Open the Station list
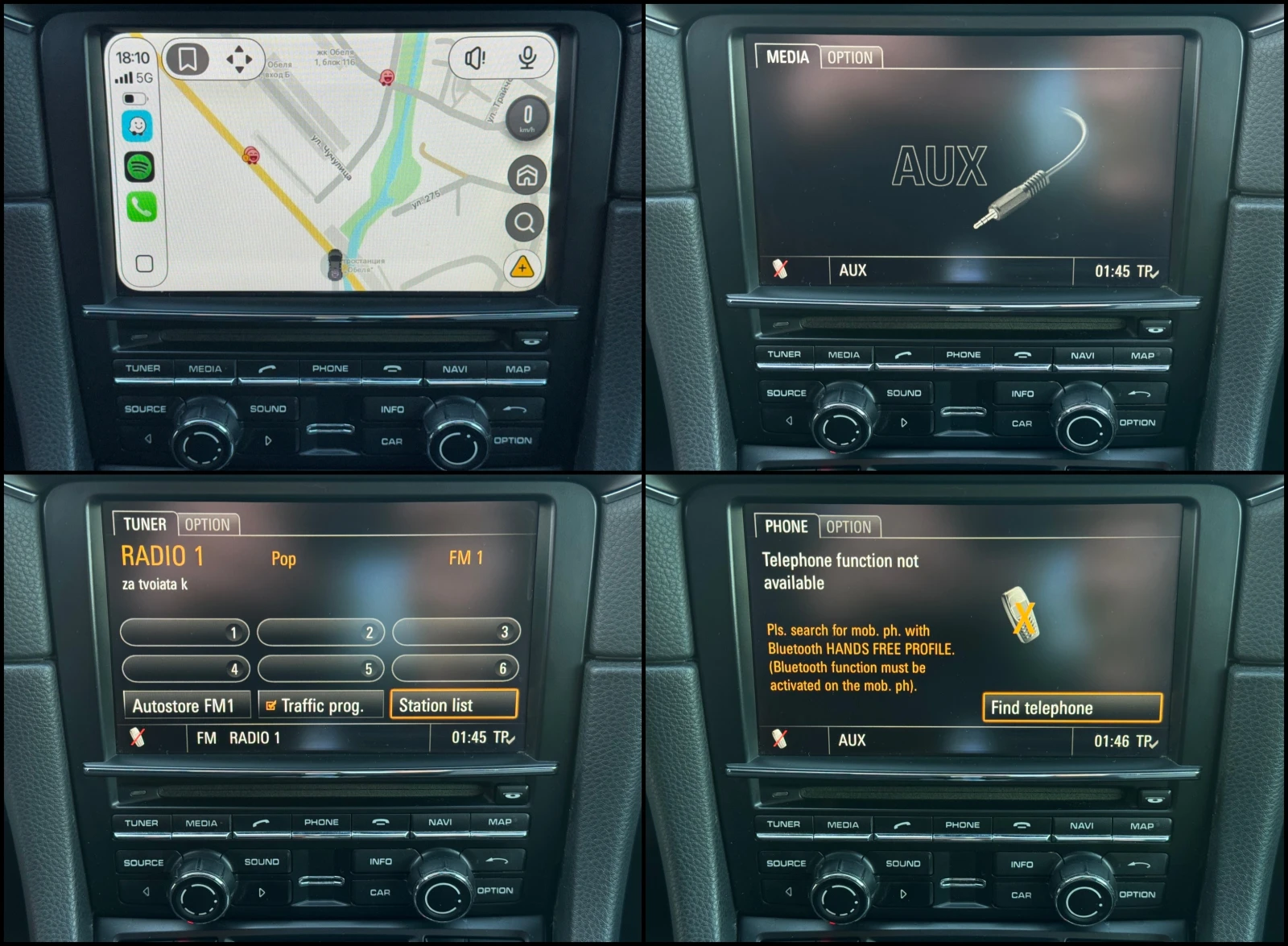 click(x=453, y=704)
